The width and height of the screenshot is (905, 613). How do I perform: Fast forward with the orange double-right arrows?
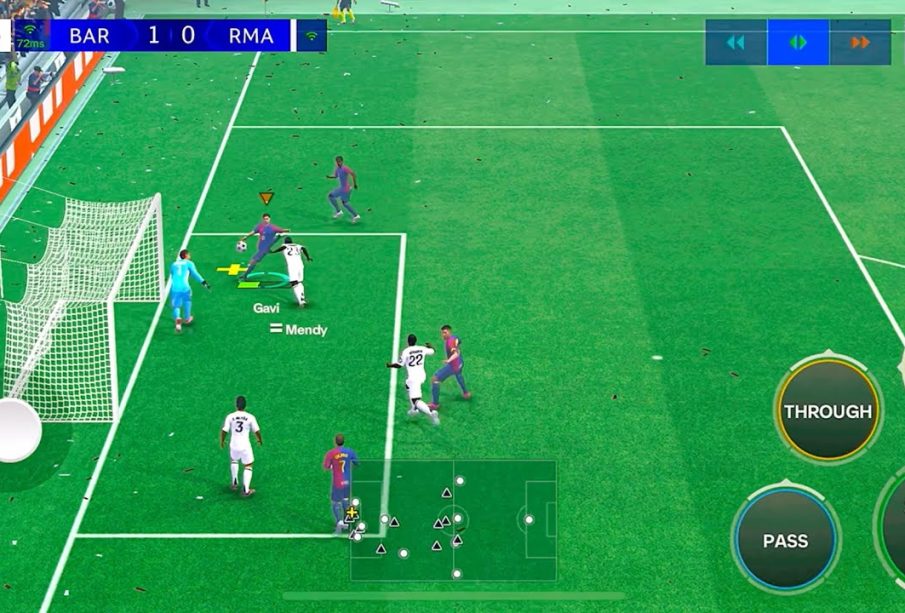(x=860, y=43)
